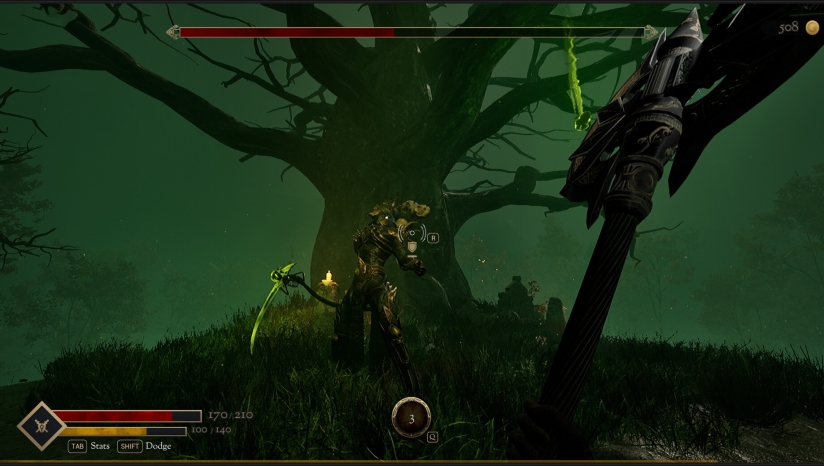Click the lock-on reticle with shield icon
This screenshot has width=824, height=466.
coord(411,239)
